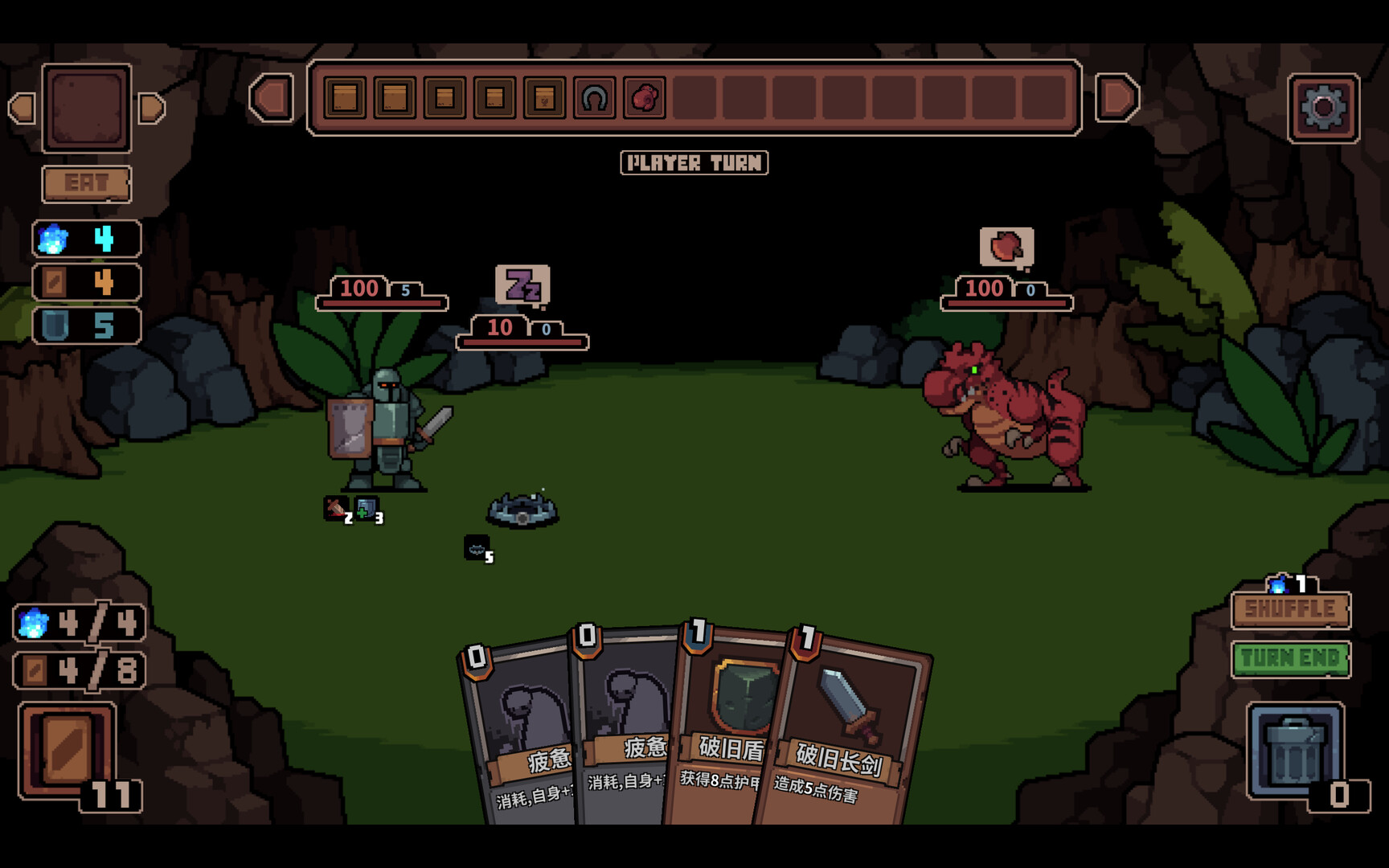The image size is (1389, 868).
Task: Select the red meat item in top bar
Action: (x=644, y=98)
